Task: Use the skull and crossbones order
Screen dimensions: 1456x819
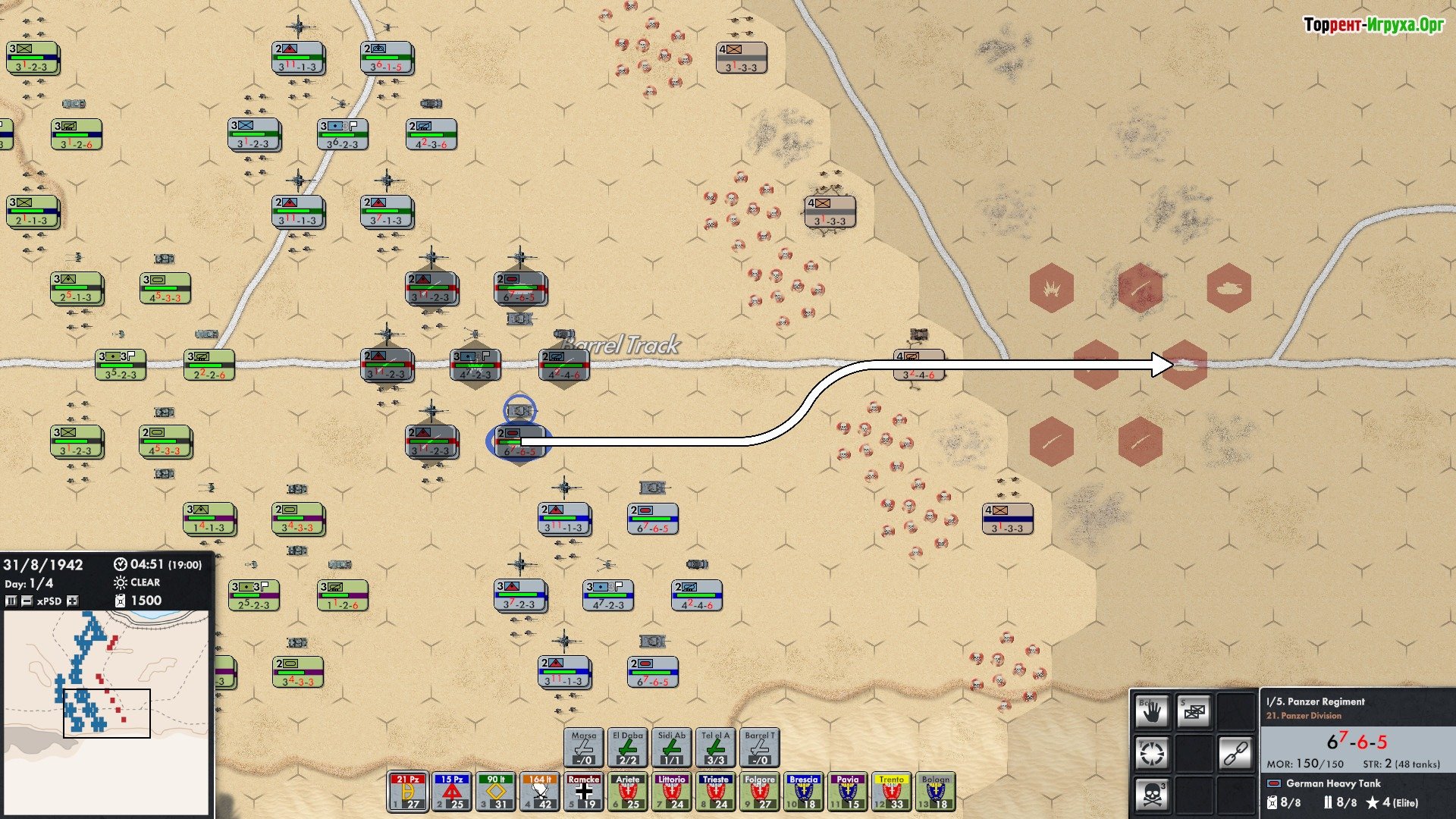Action: [x=1152, y=795]
